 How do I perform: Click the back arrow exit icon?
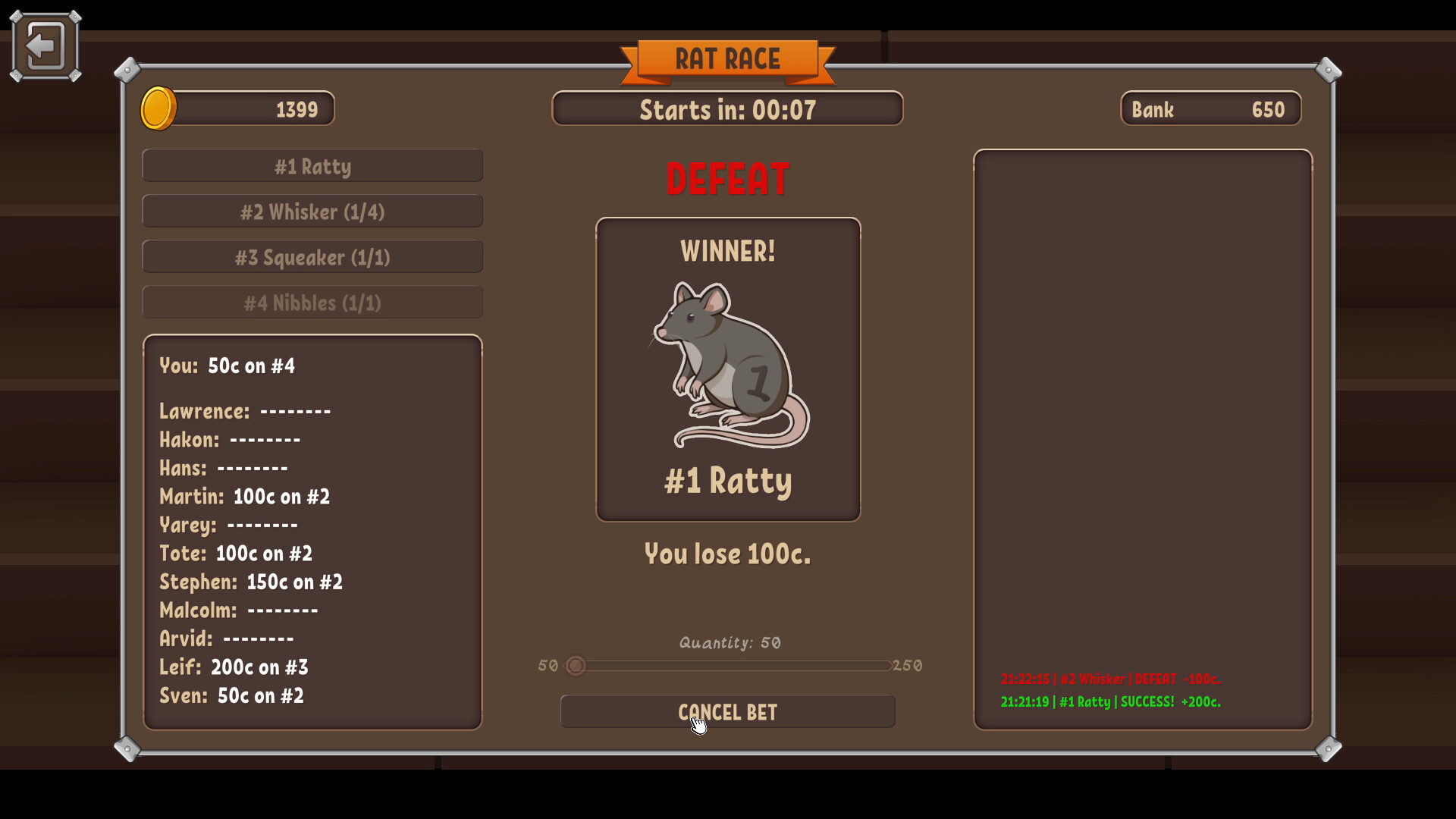(x=45, y=45)
